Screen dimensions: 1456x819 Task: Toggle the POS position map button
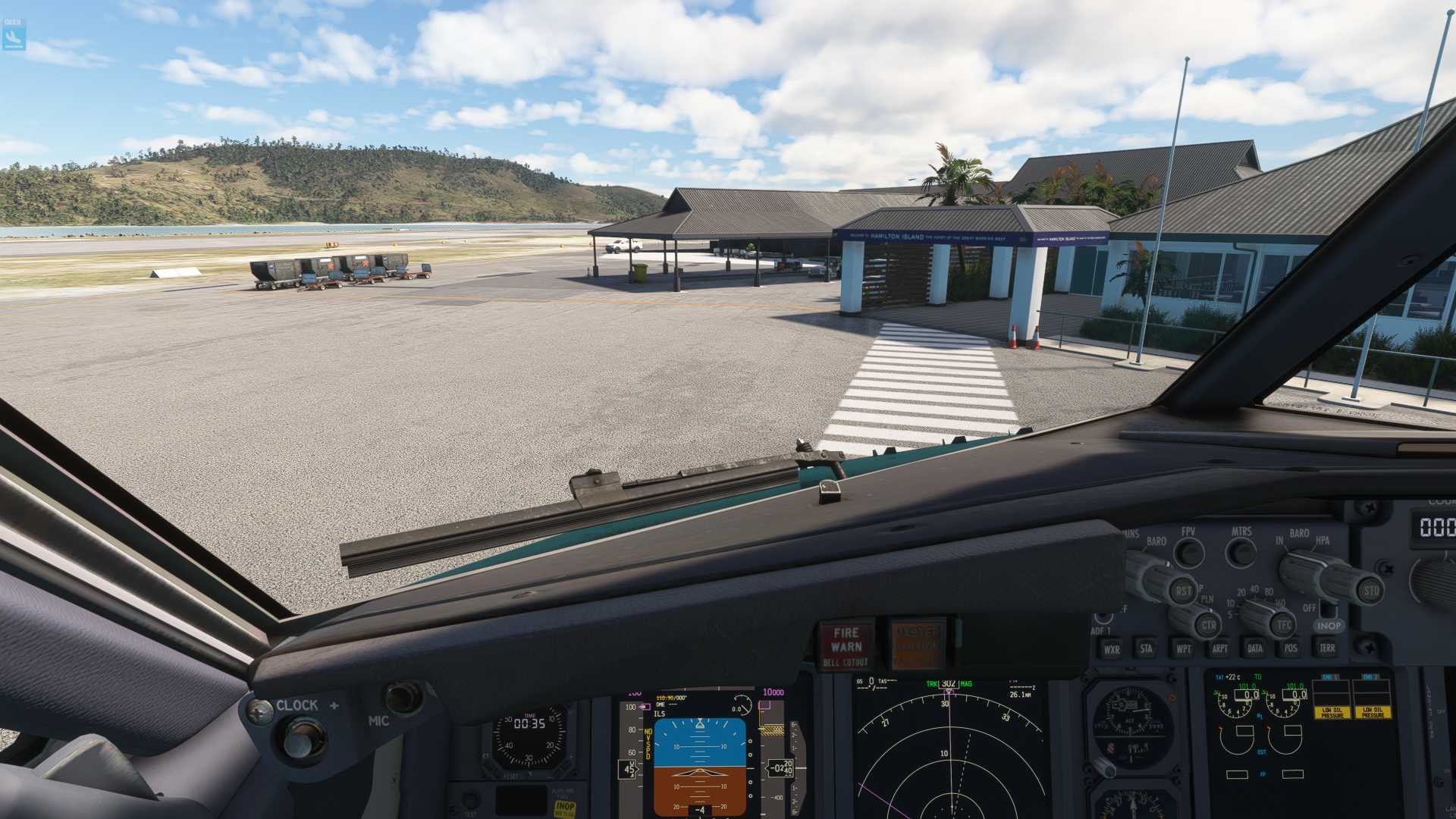click(x=1291, y=648)
